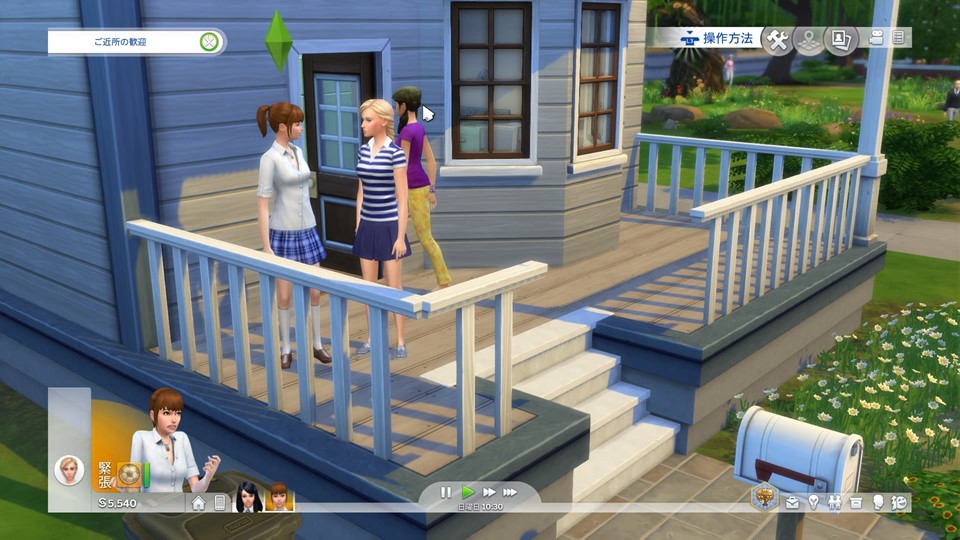Pause the game

pos(446,492)
